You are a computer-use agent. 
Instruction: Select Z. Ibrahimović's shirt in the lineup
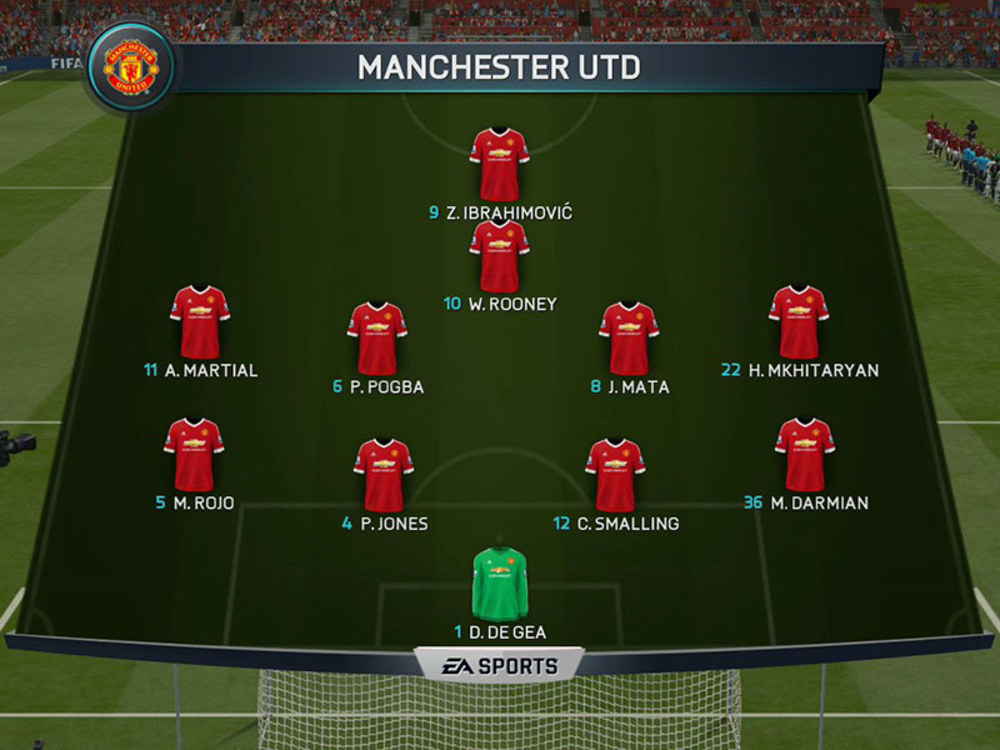(x=499, y=164)
